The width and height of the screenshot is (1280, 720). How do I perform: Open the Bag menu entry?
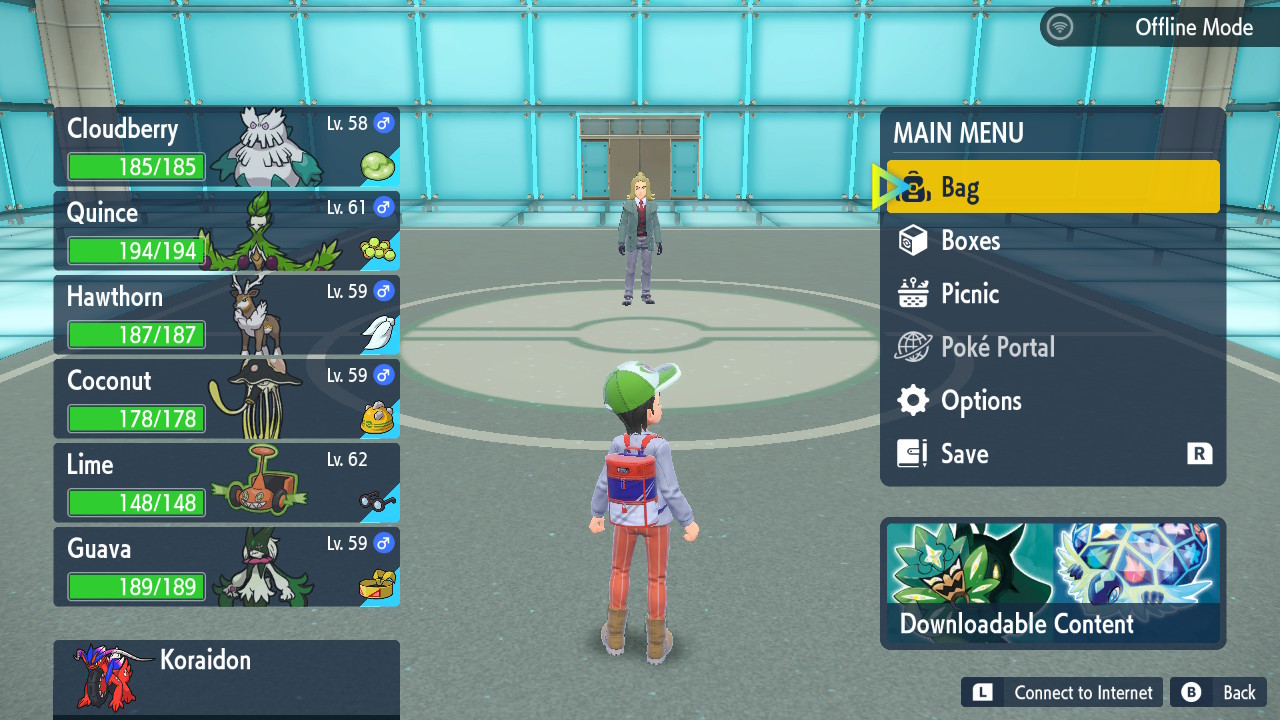[1052, 187]
